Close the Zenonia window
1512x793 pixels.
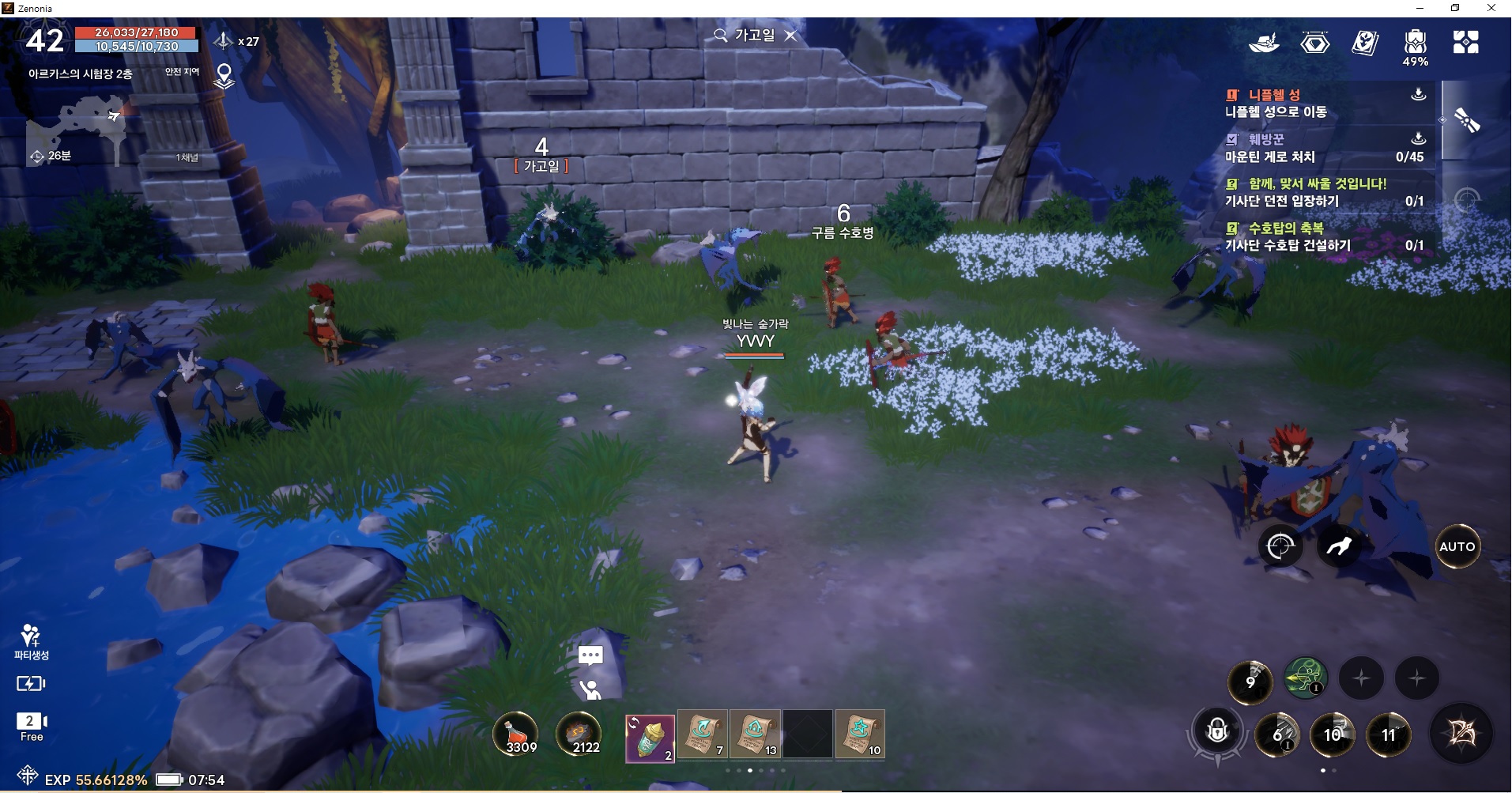[1491, 8]
